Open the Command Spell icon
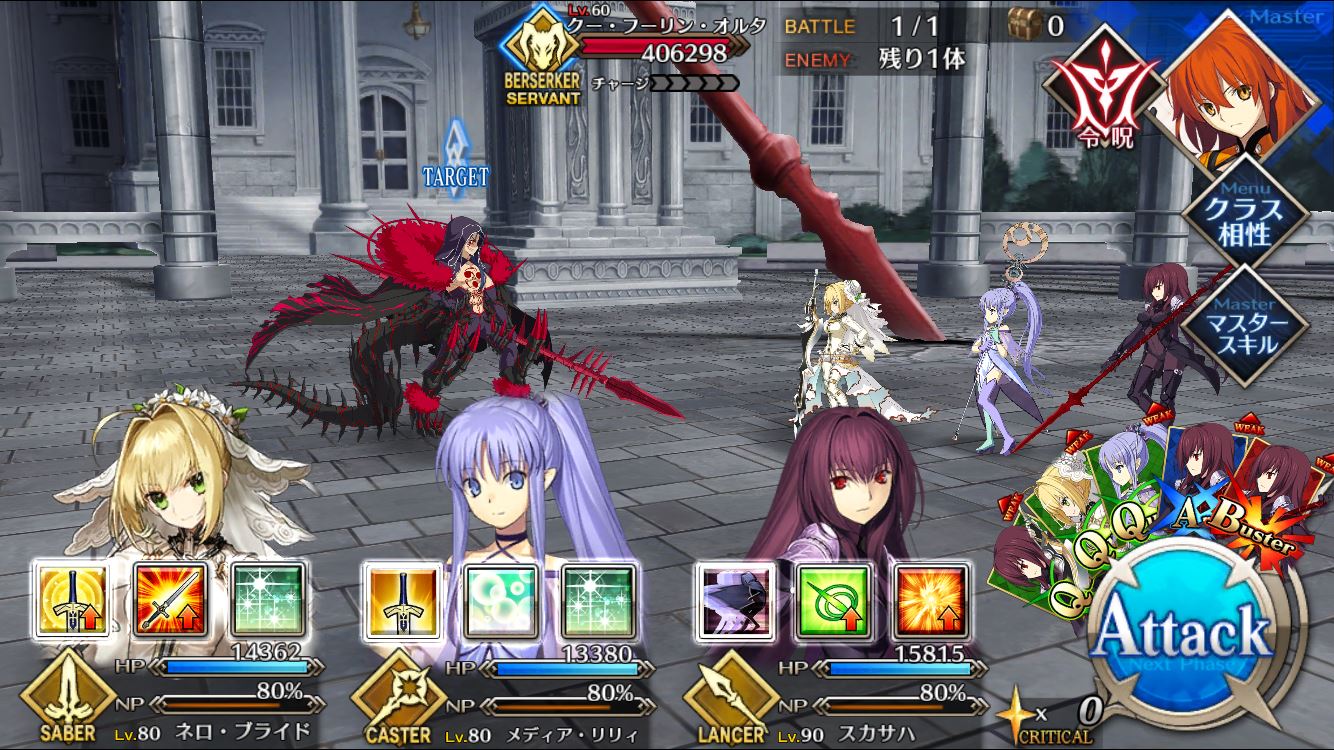 click(x=1095, y=90)
